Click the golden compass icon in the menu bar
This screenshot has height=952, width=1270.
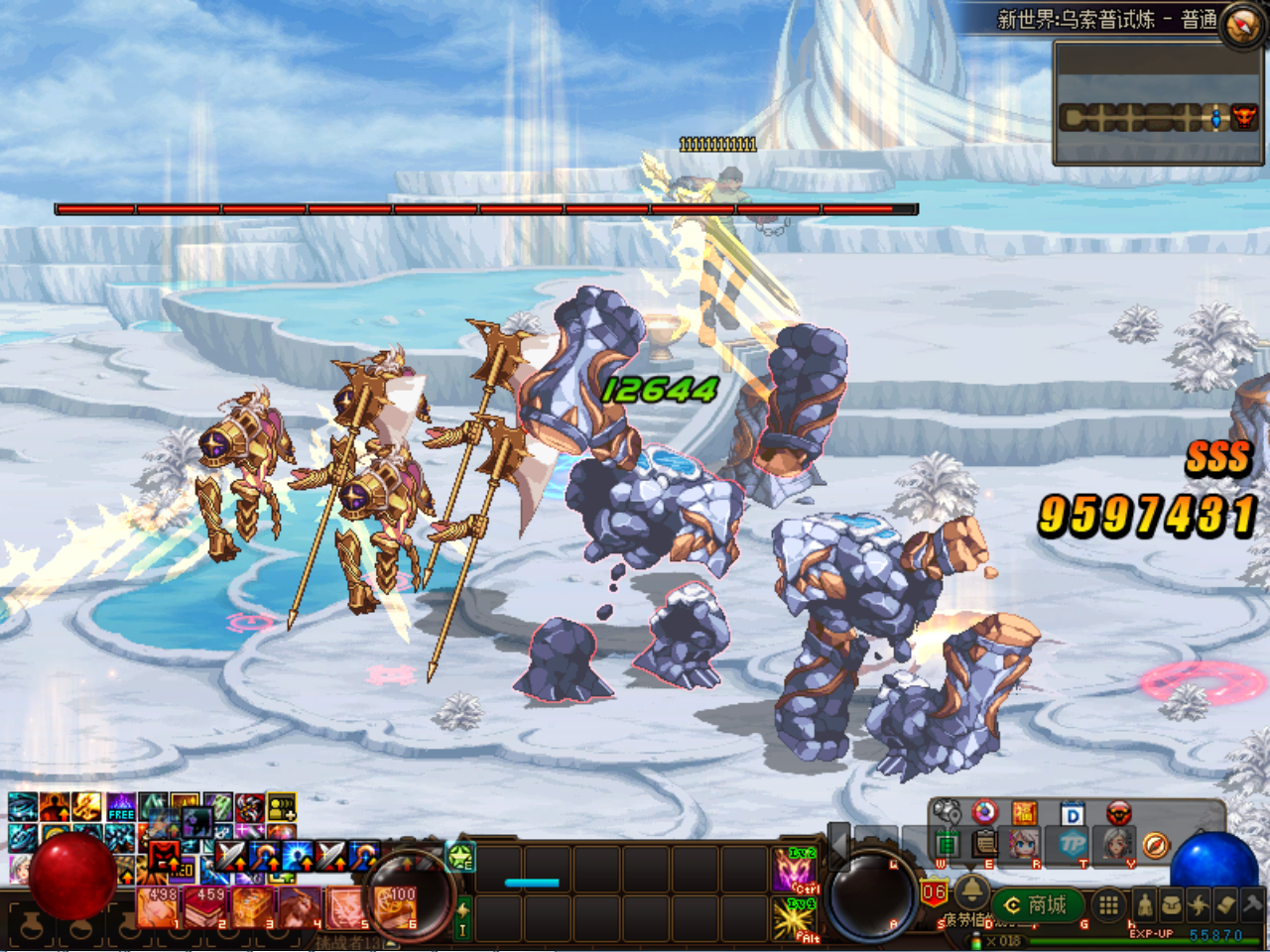tap(1157, 845)
